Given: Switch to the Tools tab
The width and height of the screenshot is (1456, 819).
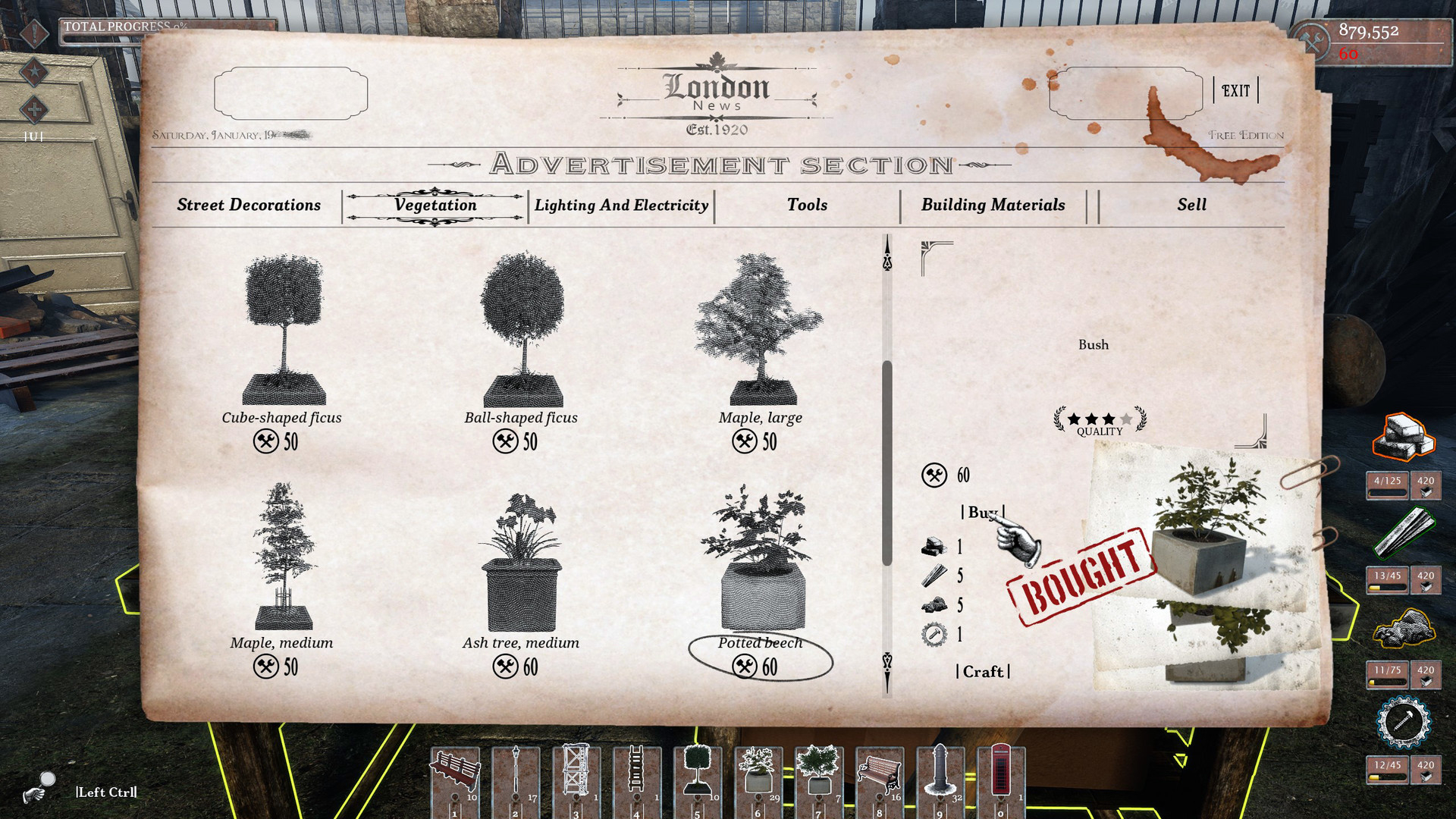Looking at the screenshot, I should click(x=806, y=205).
